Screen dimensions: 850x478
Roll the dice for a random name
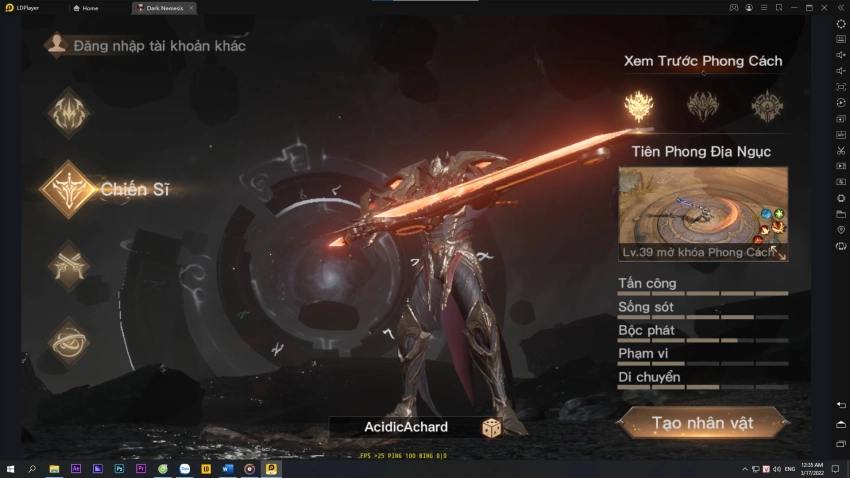(x=492, y=428)
